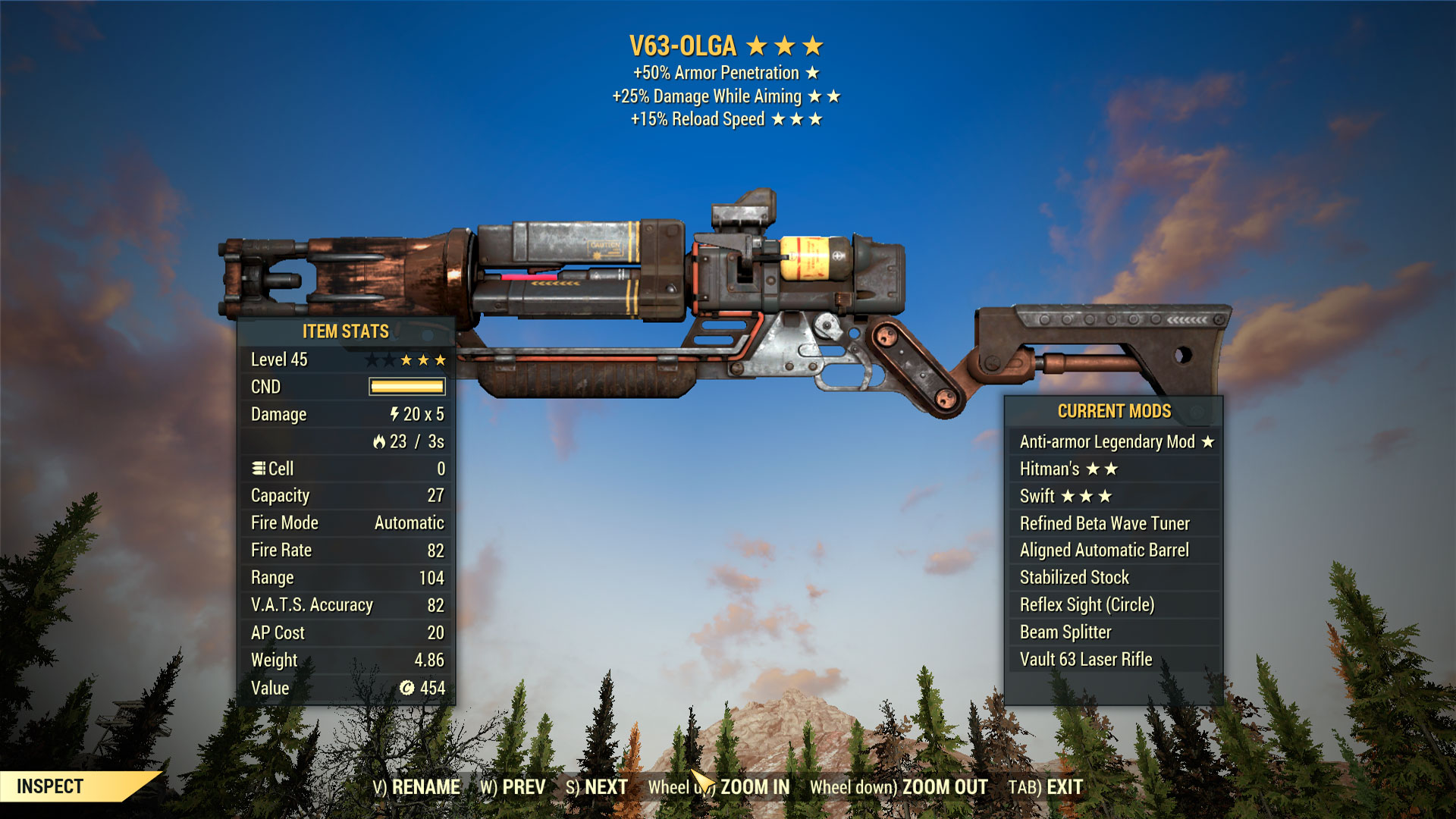Click the fire damage icon
Image resolution: width=1456 pixels, height=819 pixels.
click(x=381, y=441)
